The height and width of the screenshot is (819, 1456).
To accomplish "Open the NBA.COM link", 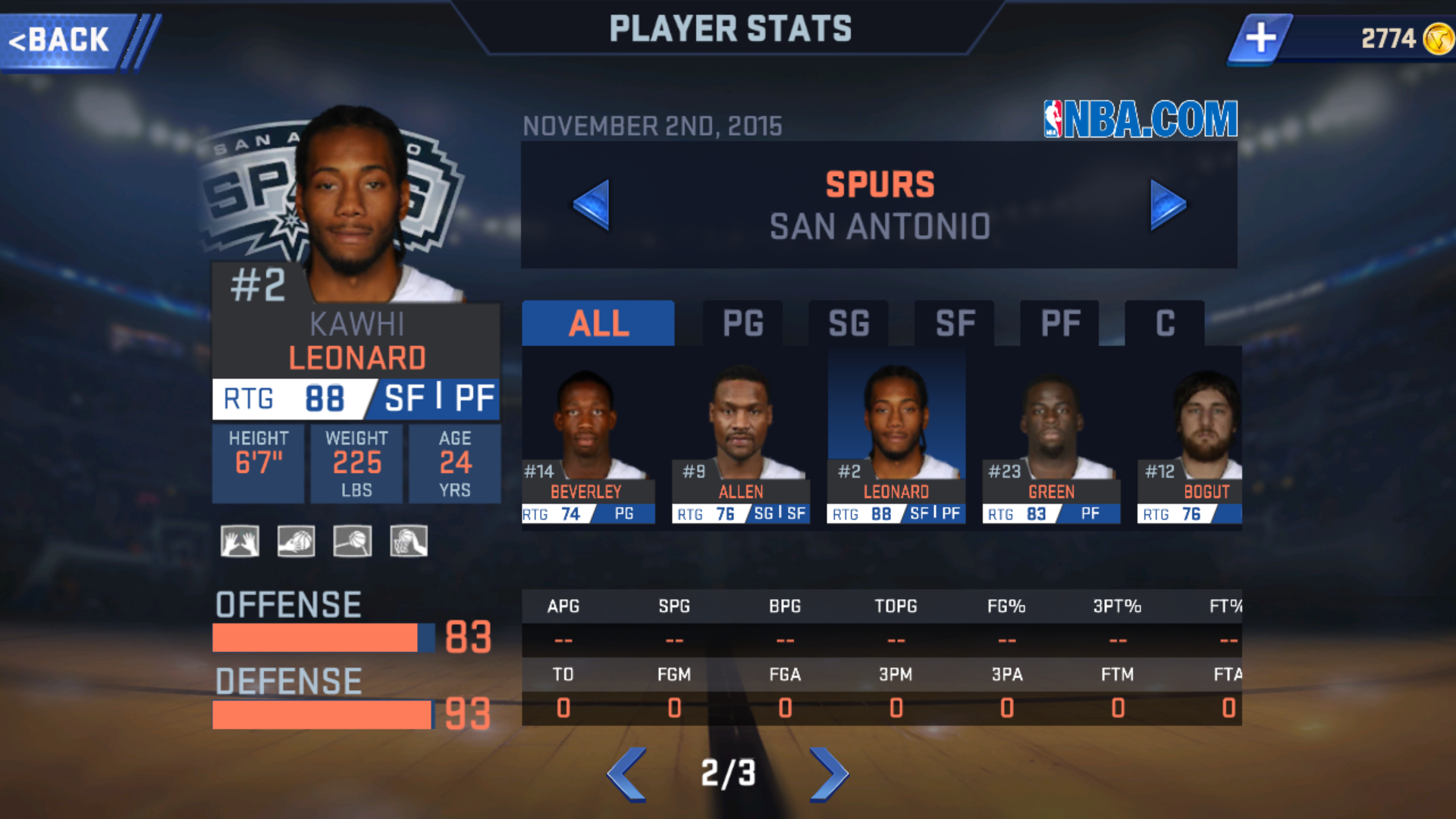I will coord(1141,119).
